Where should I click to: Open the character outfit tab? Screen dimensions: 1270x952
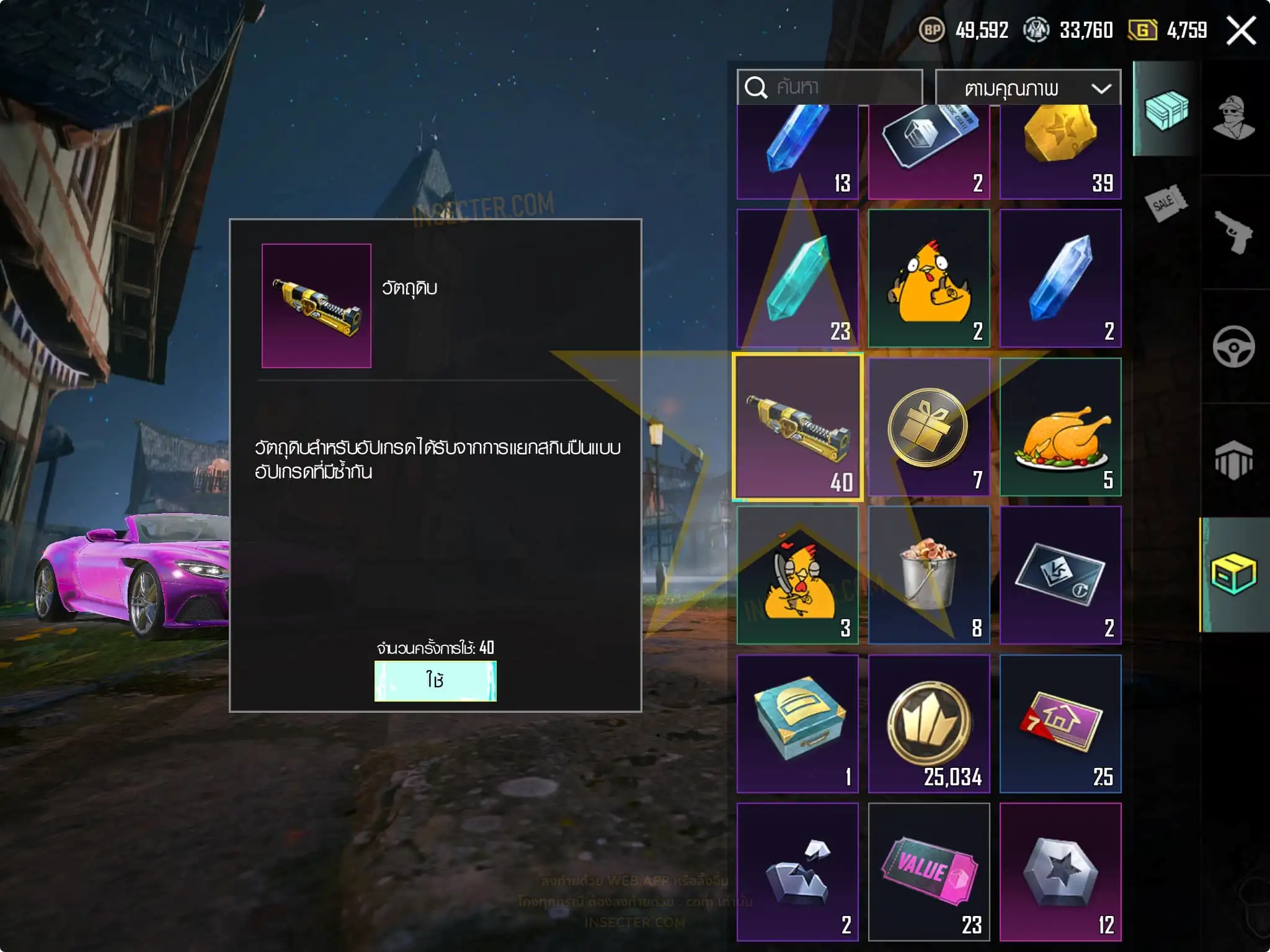tap(1233, 117)
